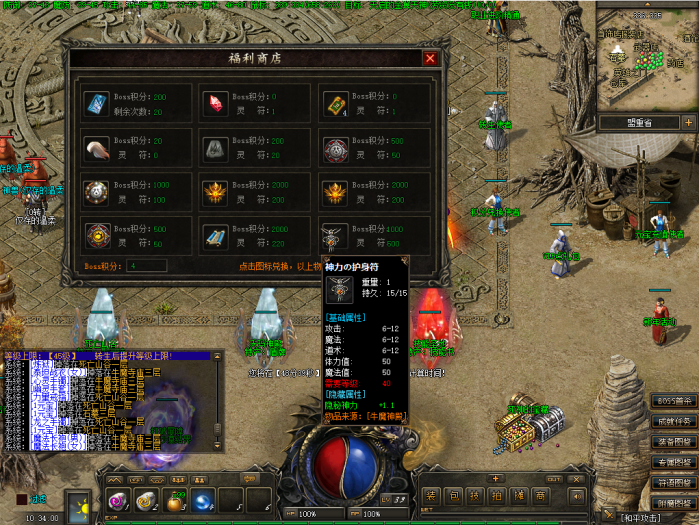Viewport: 699px width, 525px height.
Task: Open the BOSS箭杀 panel
Action: coord(673,402)
